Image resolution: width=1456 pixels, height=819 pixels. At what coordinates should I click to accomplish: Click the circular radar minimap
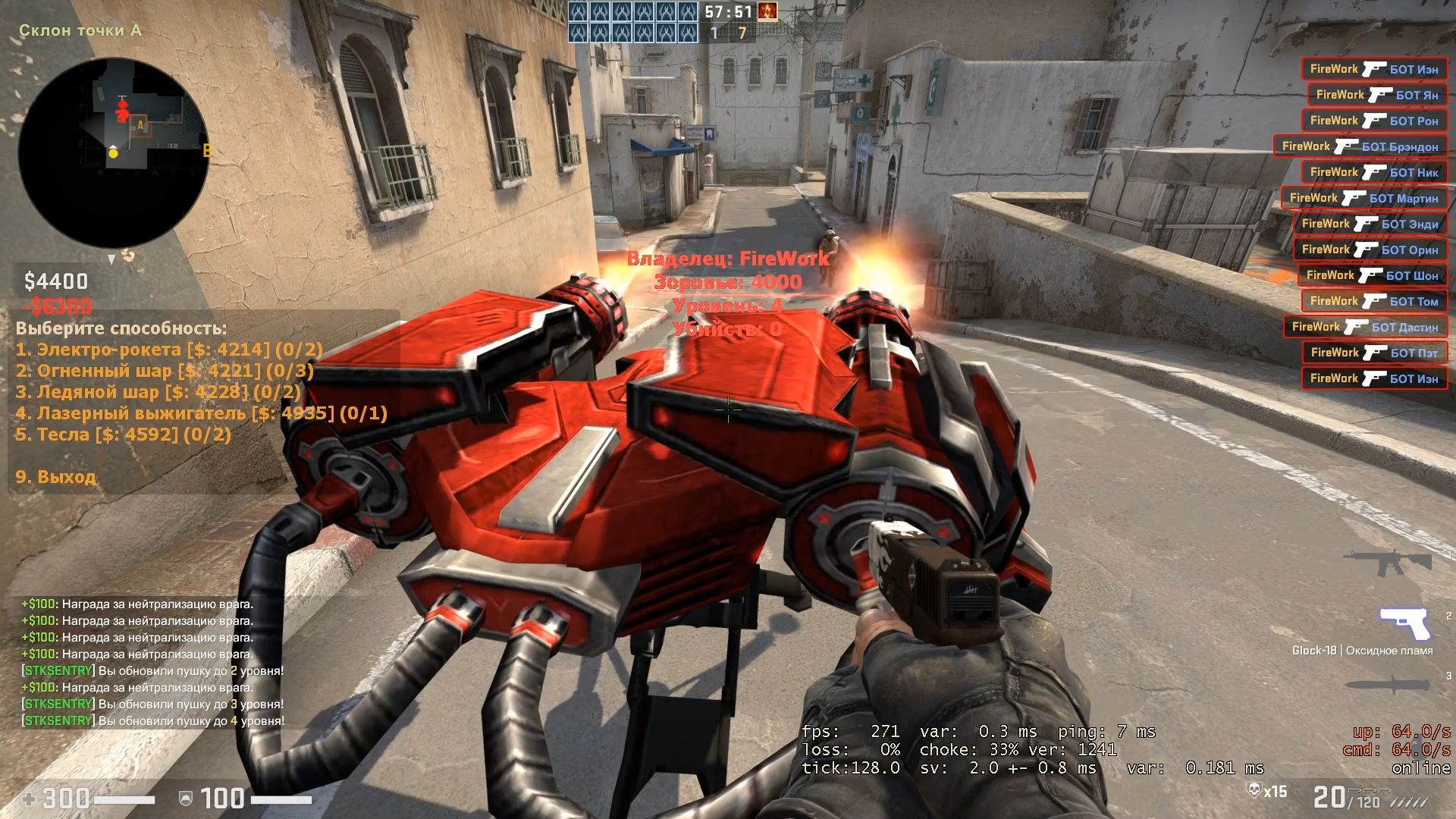coord(113,152)
